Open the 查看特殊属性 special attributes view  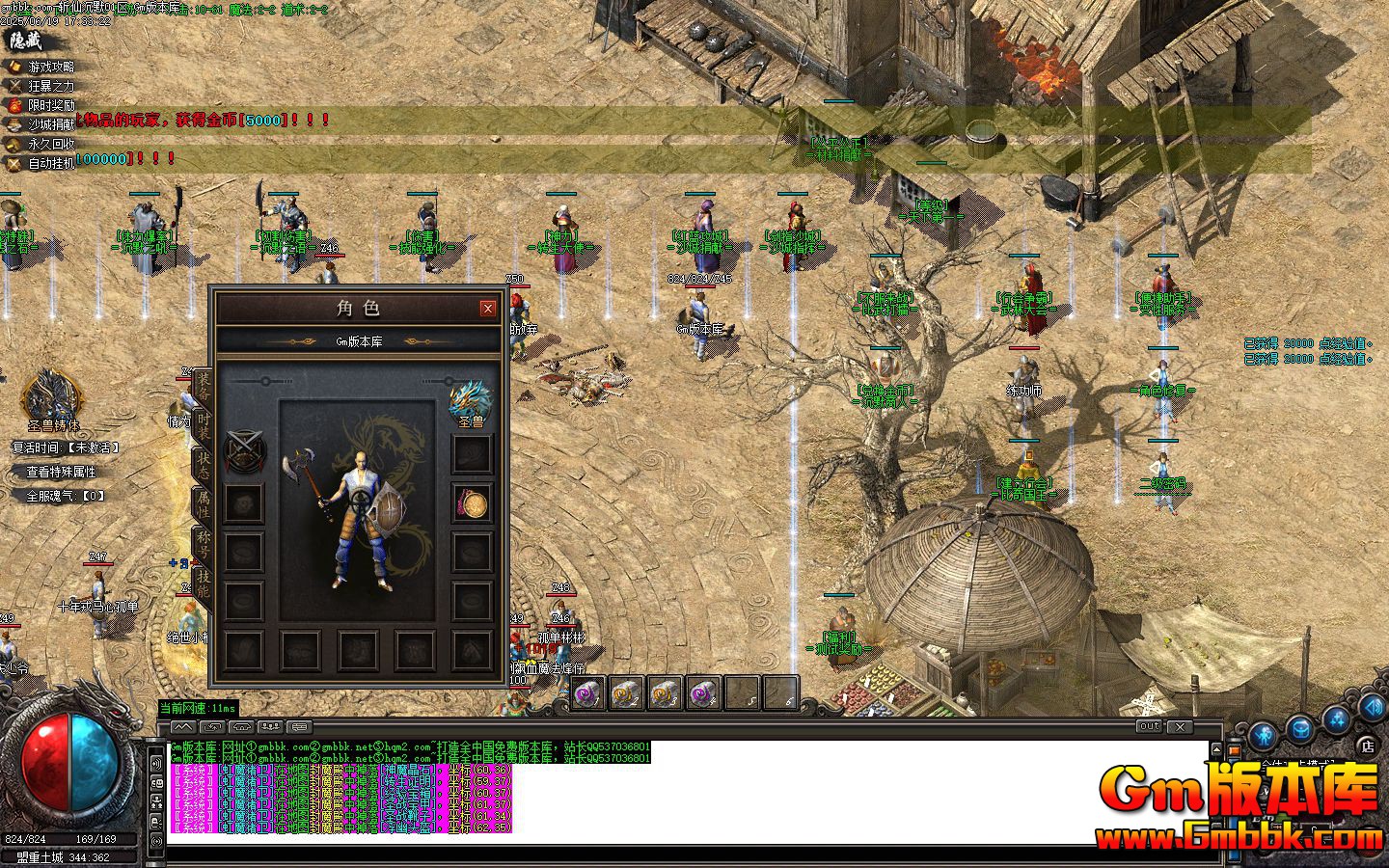coord(62,472)
